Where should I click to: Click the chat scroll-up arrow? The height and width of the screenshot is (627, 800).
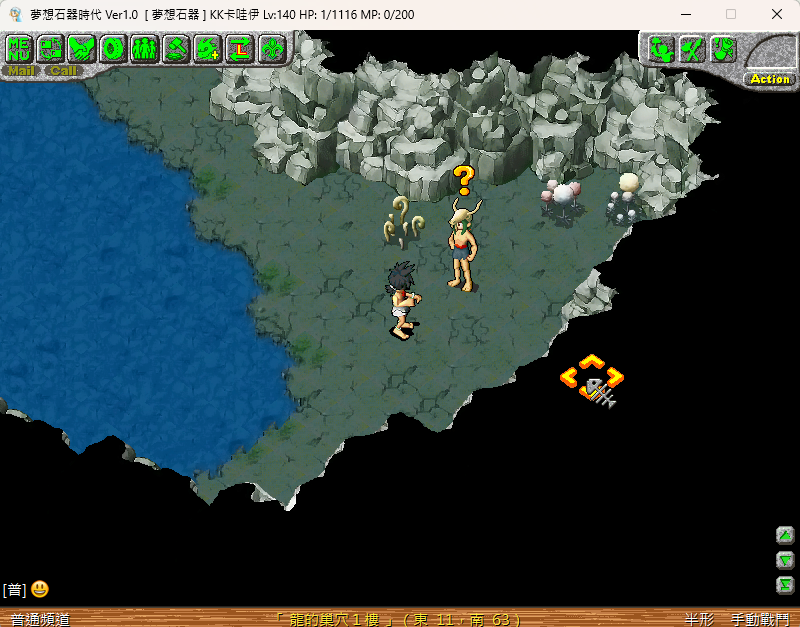pyautogui.click(x=785, y=534)
